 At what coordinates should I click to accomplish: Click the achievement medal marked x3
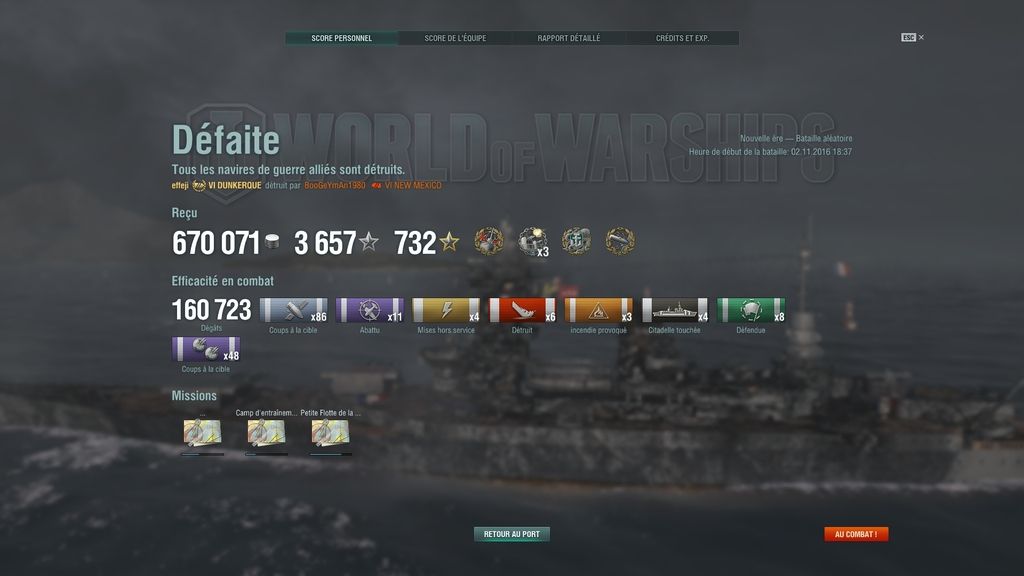click(x=532, y=241)
